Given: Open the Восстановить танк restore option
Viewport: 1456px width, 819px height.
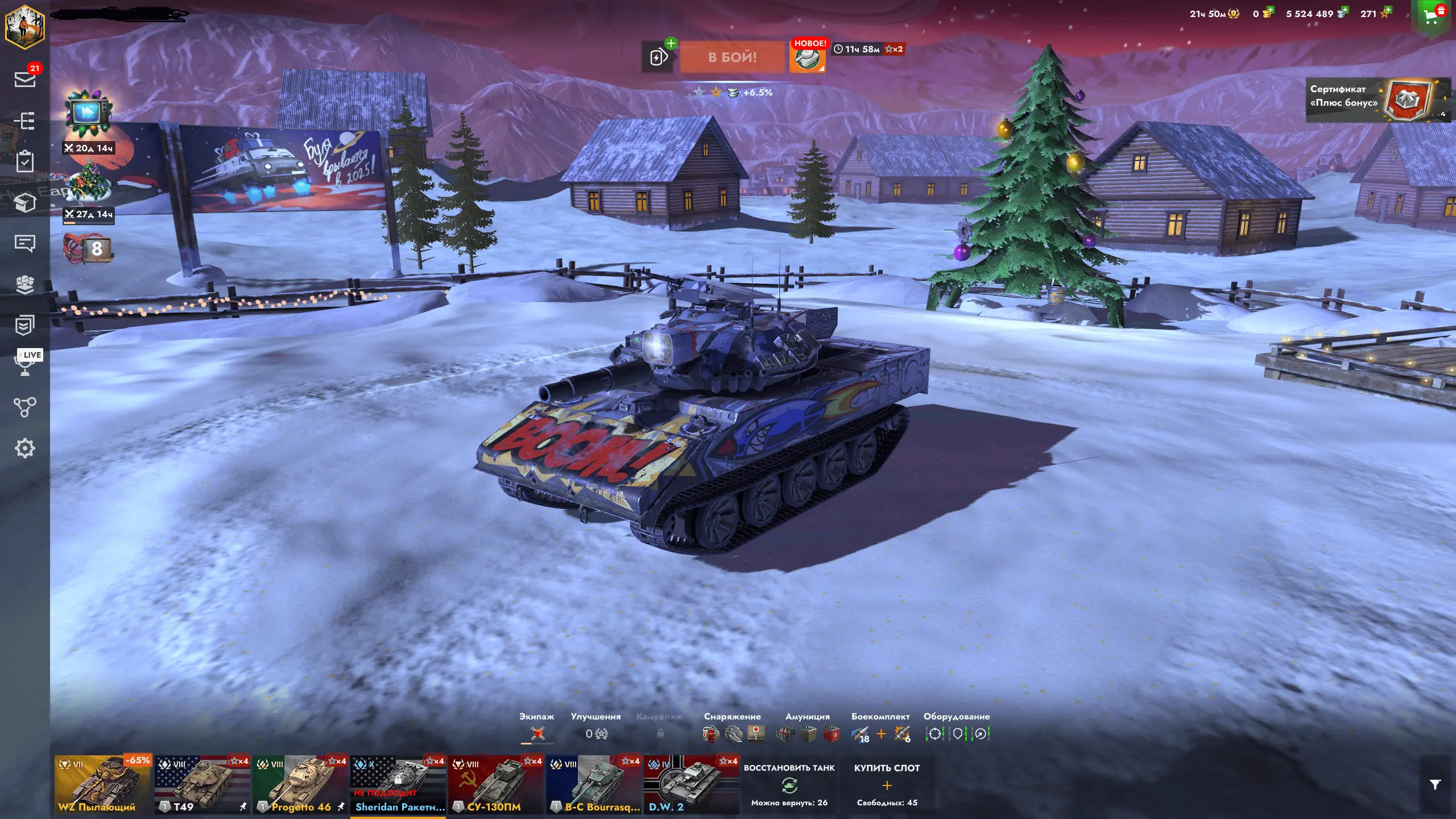Looking at the screenshot, I should (x=789, y=785).
